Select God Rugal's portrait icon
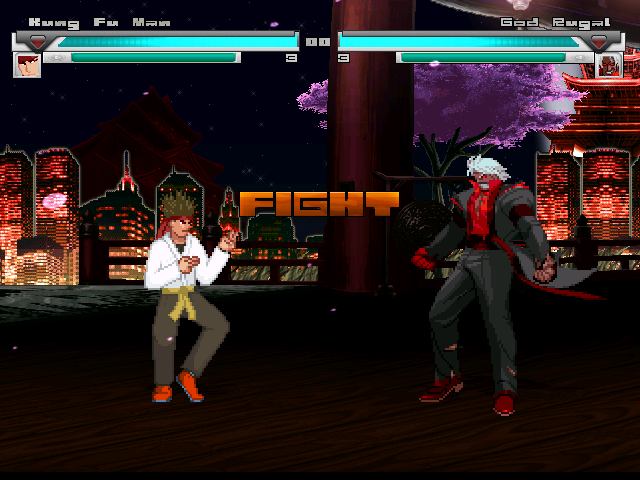640x480 pixels. point(609,65)
